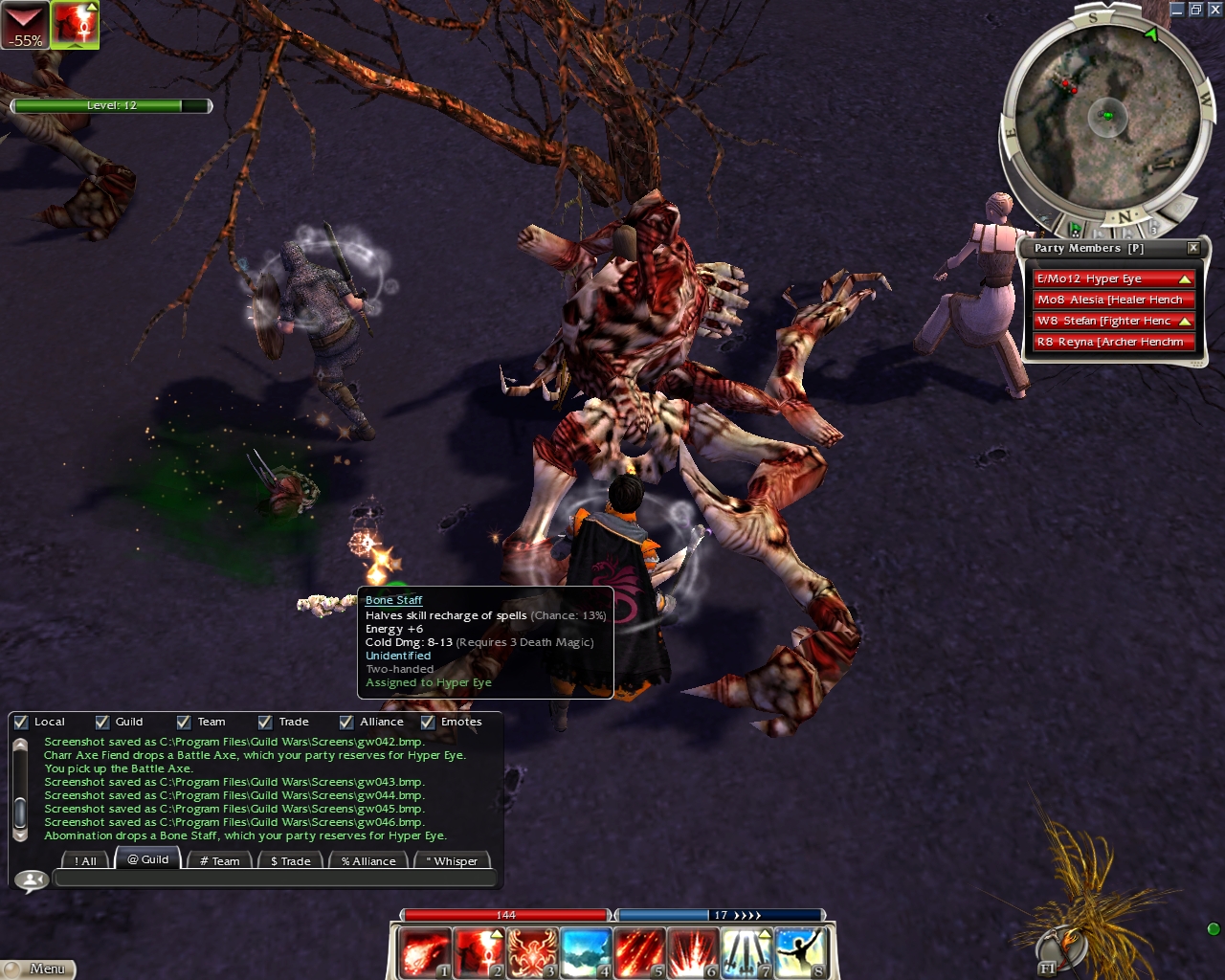Activate the blue sky skill in slot 4
The width and height of the screenshot is (1225, 980).
(586, 953)
